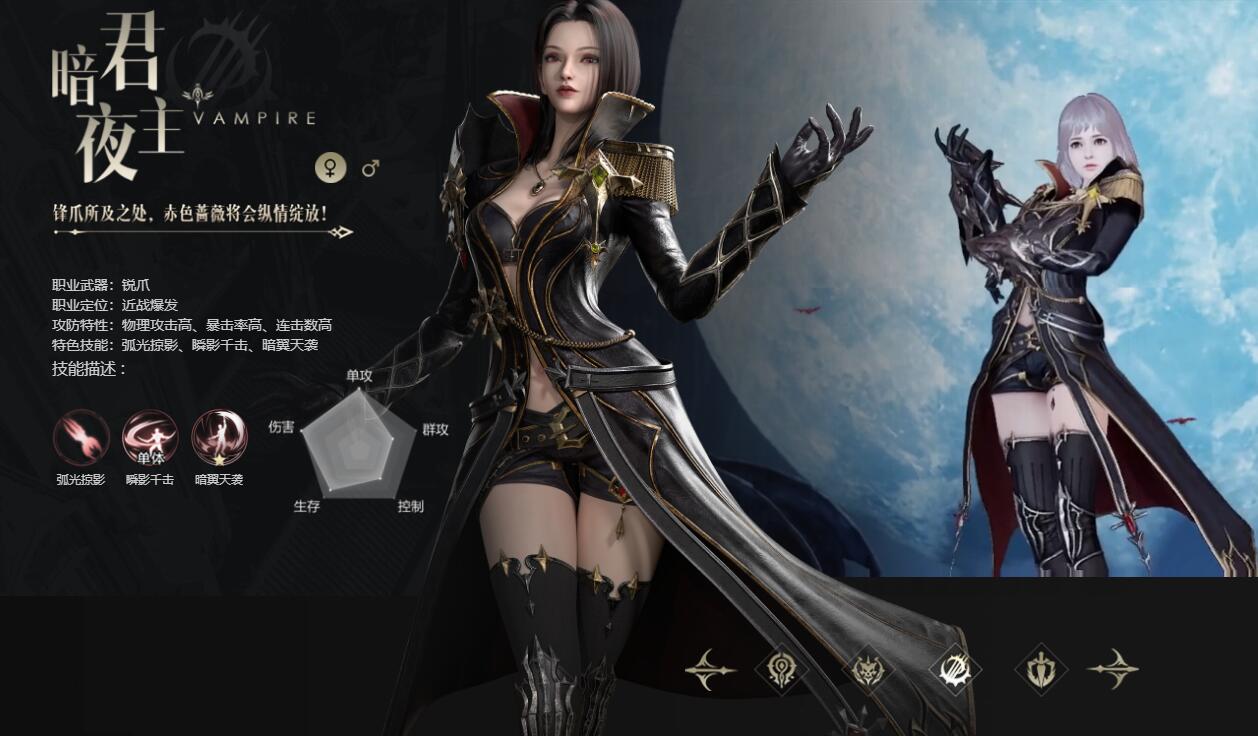Select the highlighted claw-slash class emblem
Screen dimensions: 1258x736
(x=955, y=669)
